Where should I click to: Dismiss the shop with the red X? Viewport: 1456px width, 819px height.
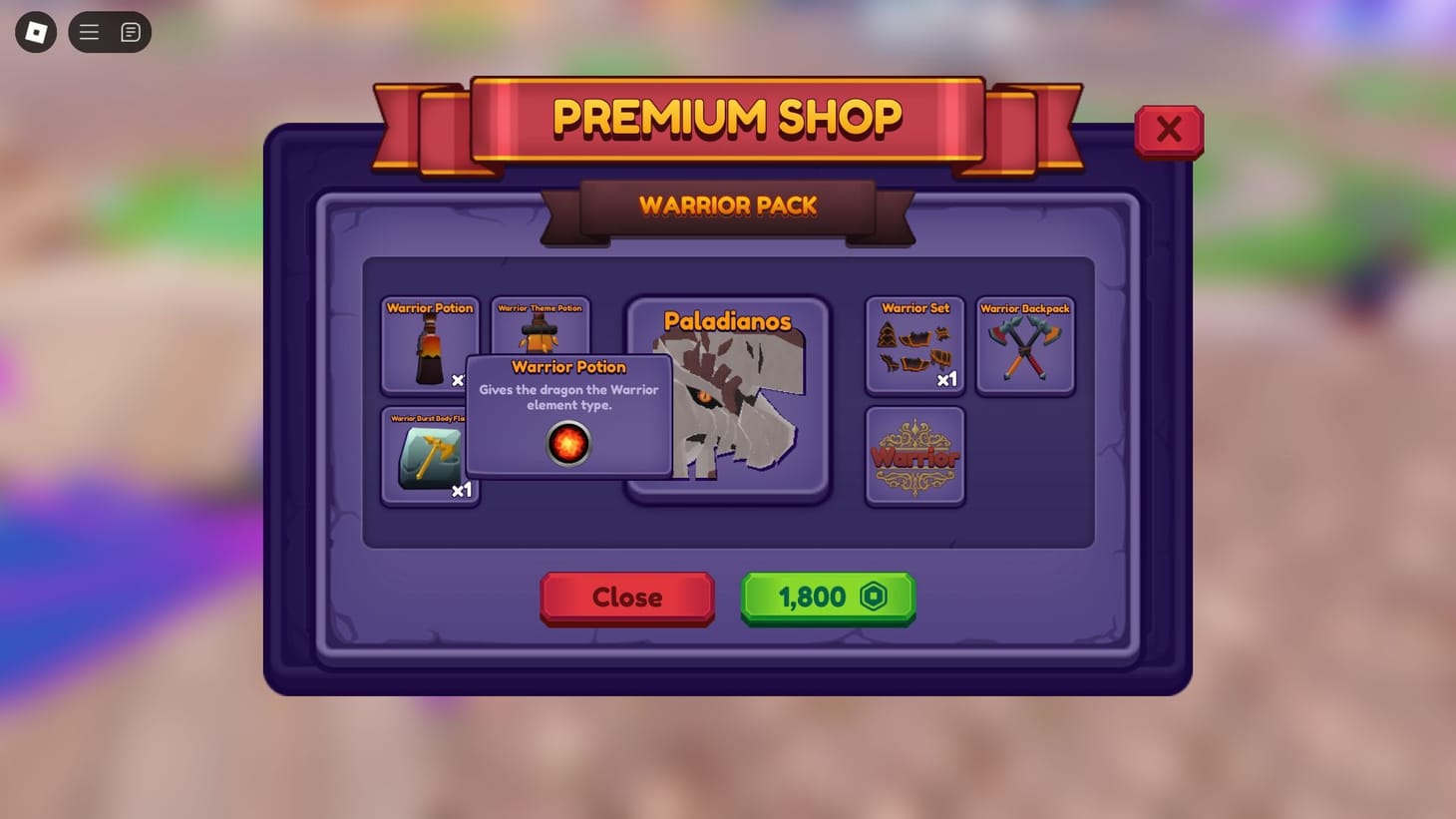pyautogui.click(x=1168, y=130)
